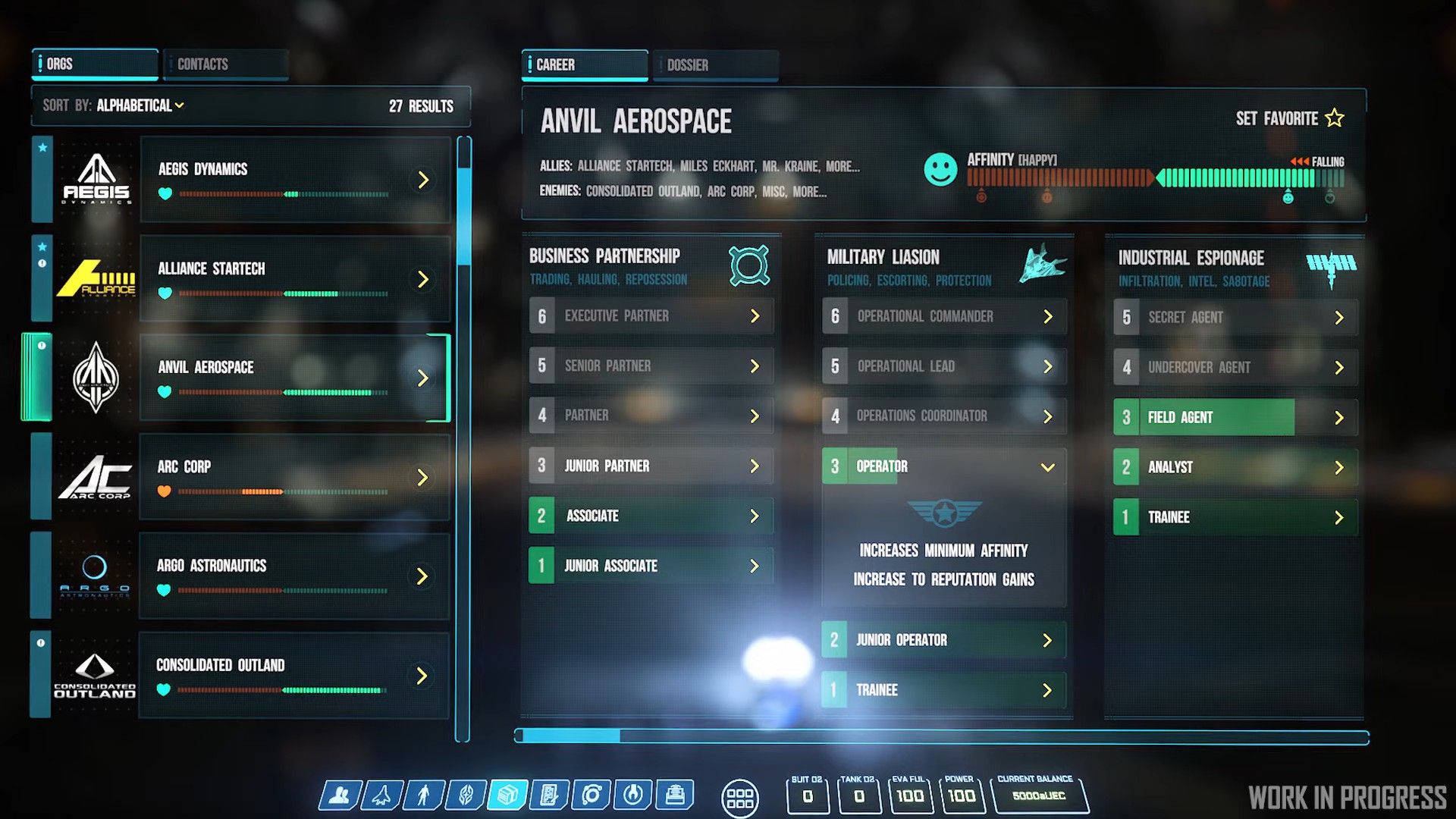The image size is (1456, 819).
Task: Click the ship icon in bottom toolbar
Action: (381, 795)
